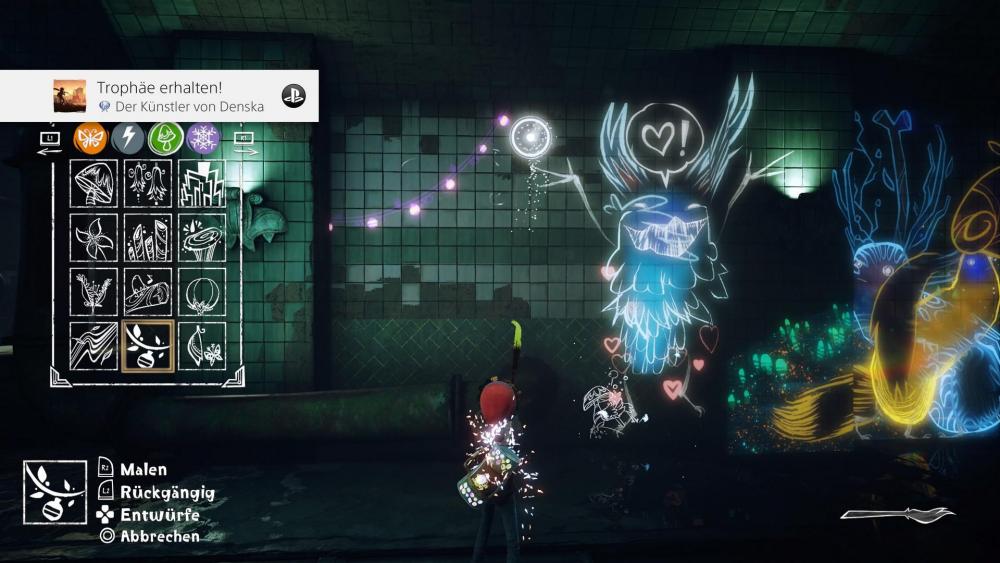Viewport: 1000px width, 563px height.
Task: Choose the large mushroom design tile
Action: pos(94,183)
